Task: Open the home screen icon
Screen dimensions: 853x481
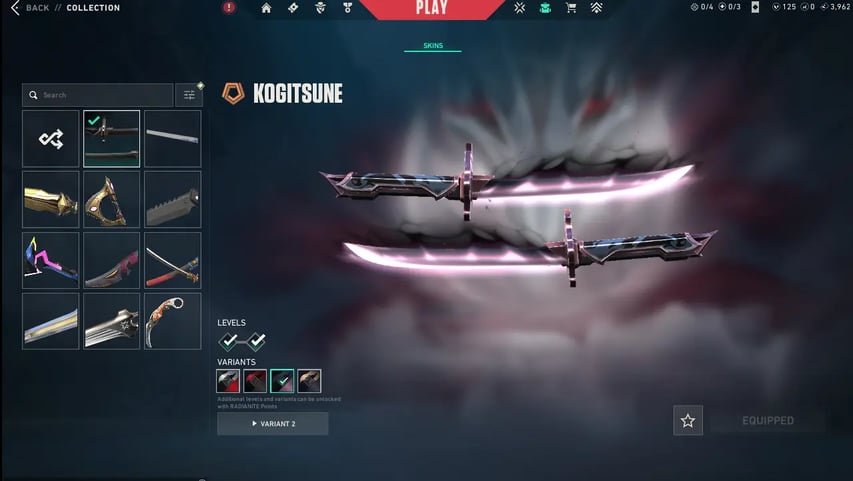Action: coord(266,8)
